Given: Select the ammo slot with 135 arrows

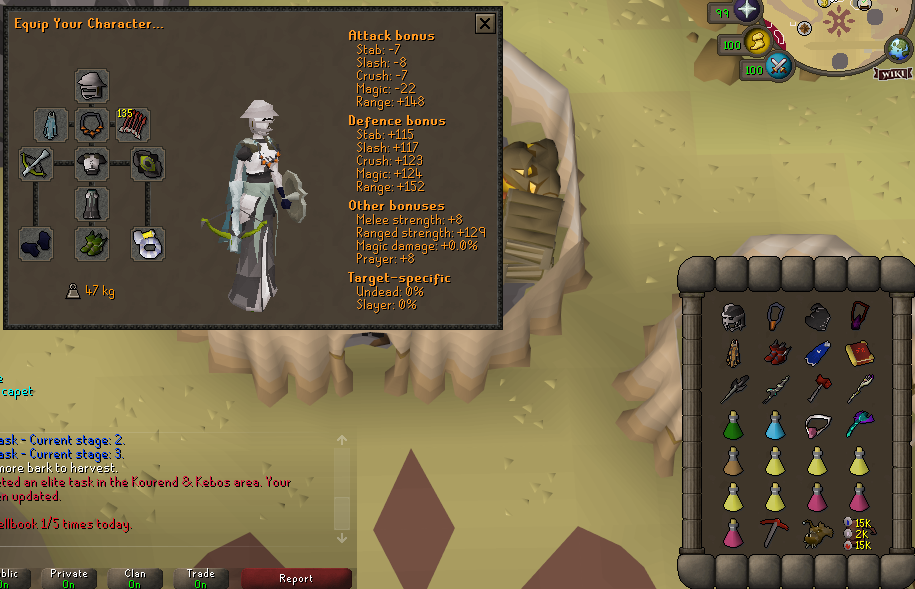Looking at the screenshot, I should [133, 125].
